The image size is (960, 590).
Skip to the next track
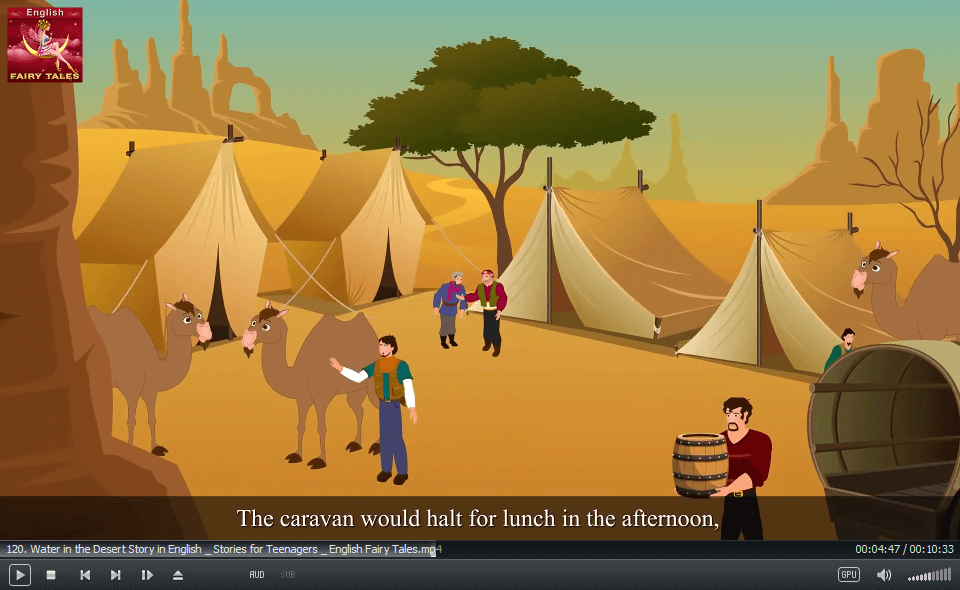click(x=116, y=575)
